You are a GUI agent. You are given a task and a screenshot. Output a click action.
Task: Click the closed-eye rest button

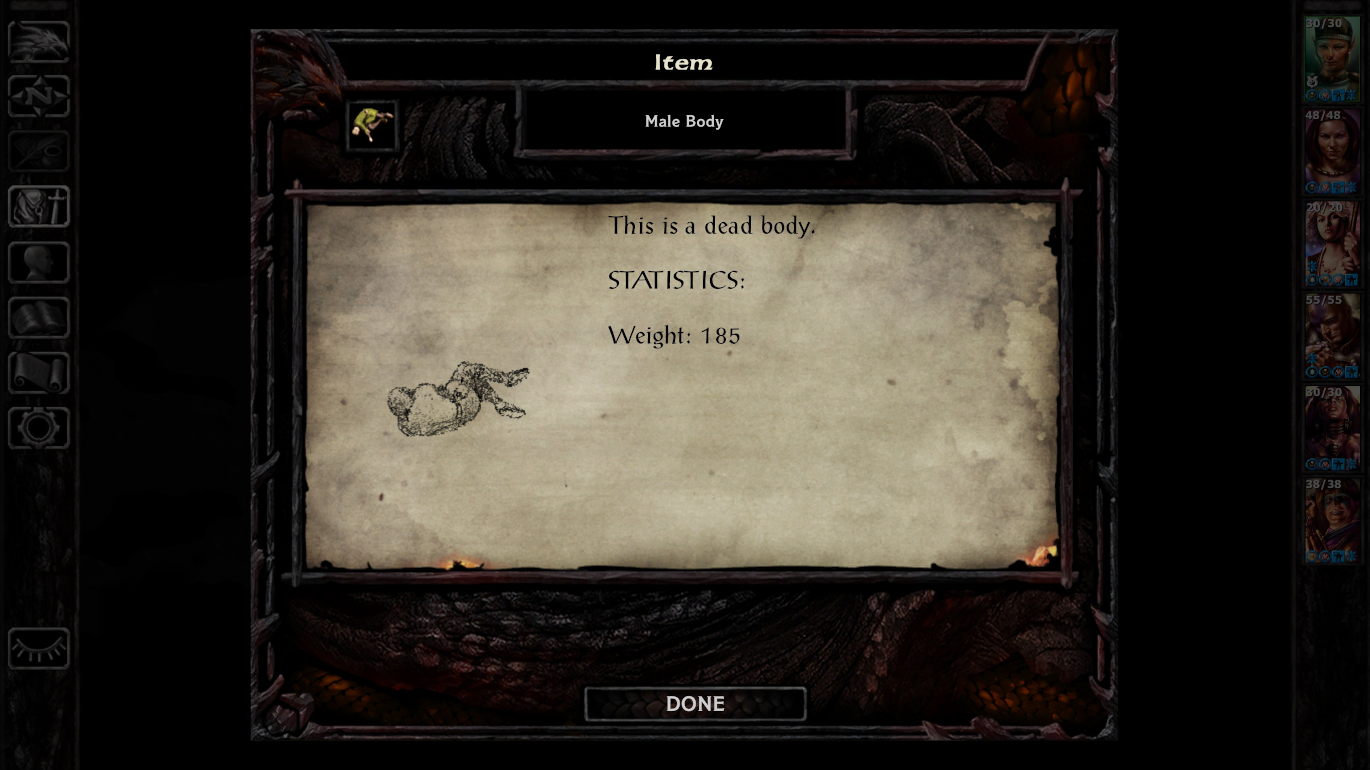coord(39,649)
